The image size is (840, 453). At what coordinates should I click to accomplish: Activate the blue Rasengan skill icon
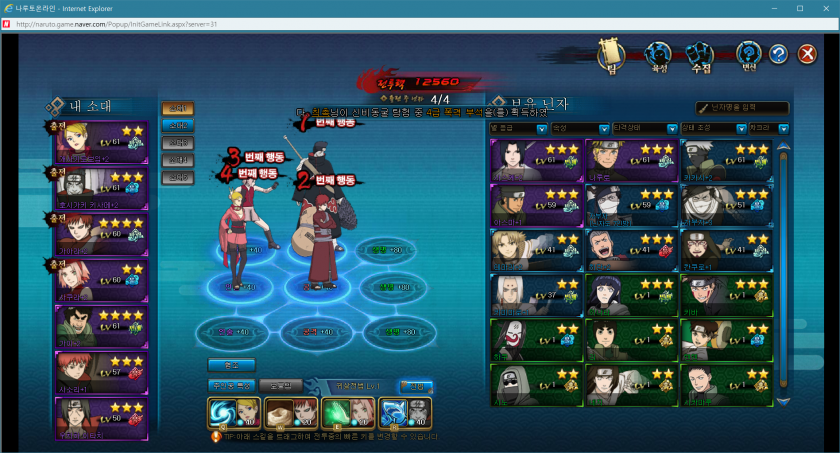(x=220, y=412)
